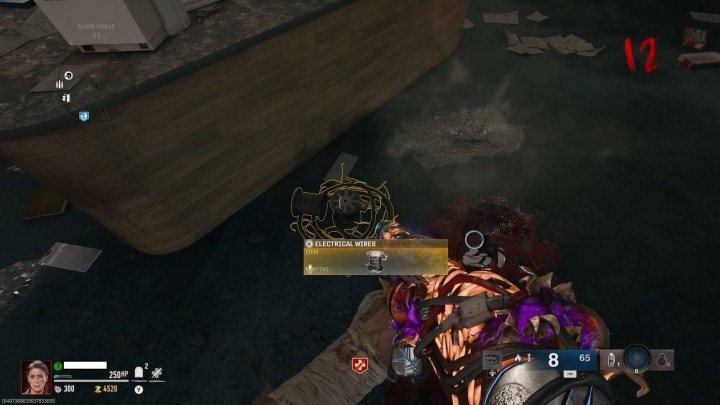
Task: Click the blue shield marker on the minimap
Action: point(85,116)
